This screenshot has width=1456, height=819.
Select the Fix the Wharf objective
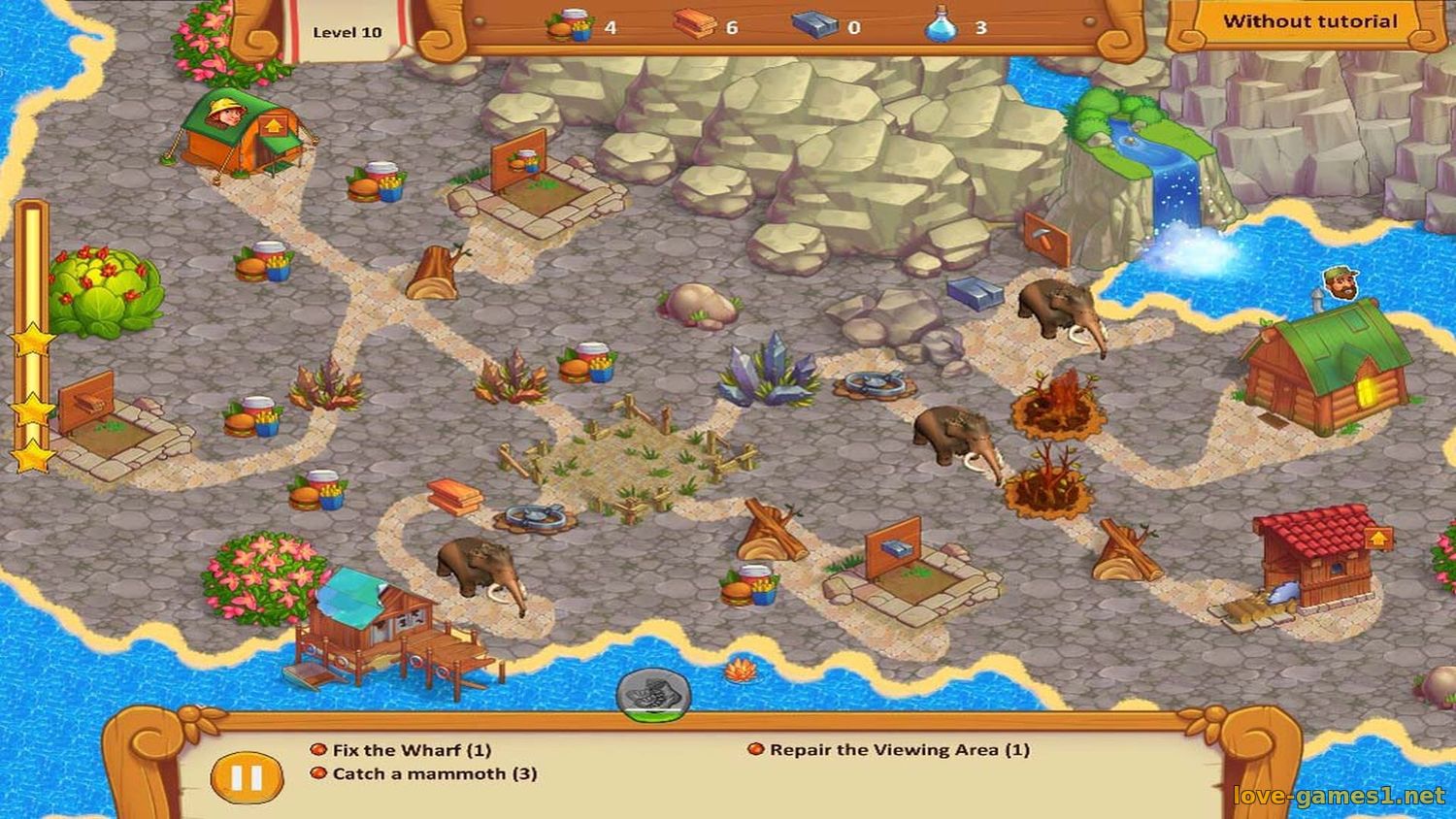[412, 750]
